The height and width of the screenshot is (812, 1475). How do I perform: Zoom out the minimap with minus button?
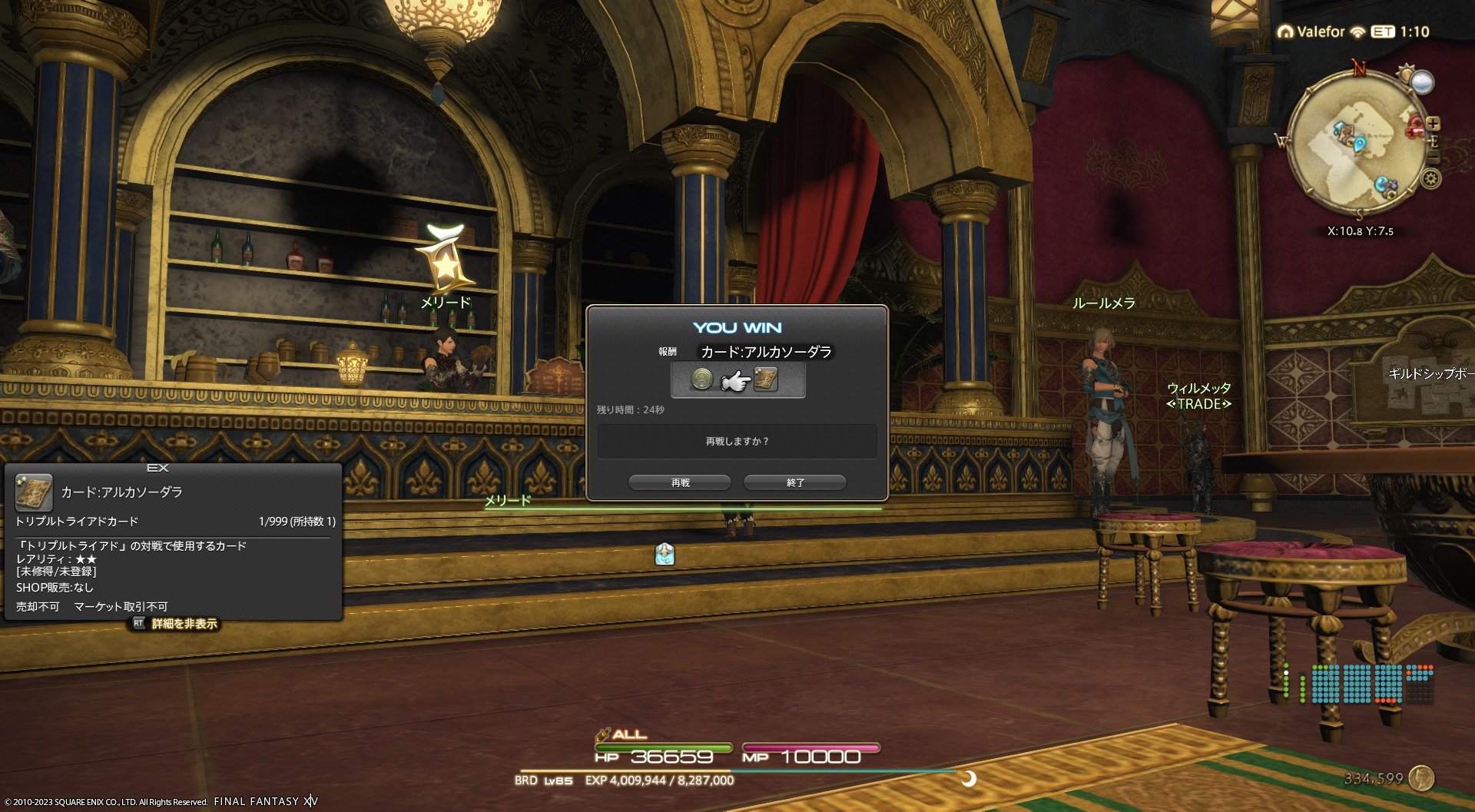(x=1434, y=157)
